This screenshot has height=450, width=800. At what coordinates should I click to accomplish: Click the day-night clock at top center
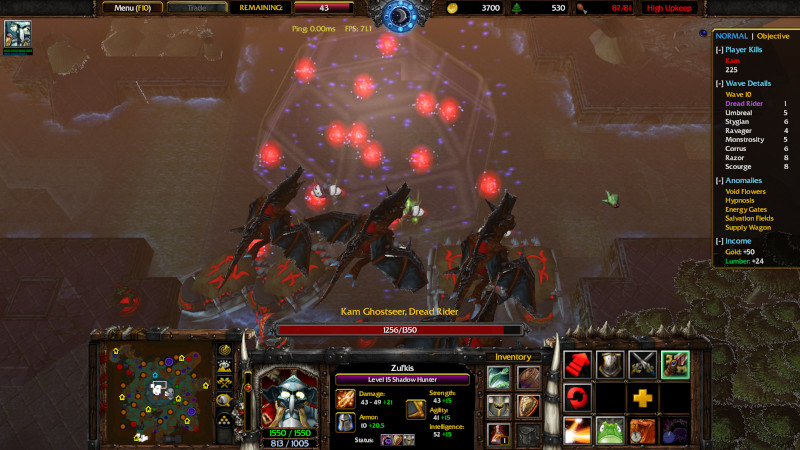[x=399, y=16]
